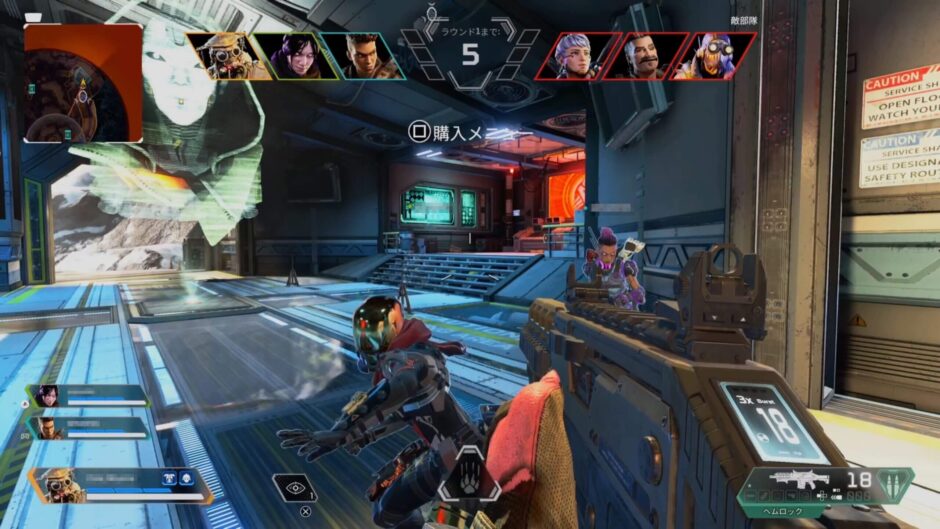This screenshot has width=940, height=529.
Task: Click the circular minimap
Action: tap(83, 83)
